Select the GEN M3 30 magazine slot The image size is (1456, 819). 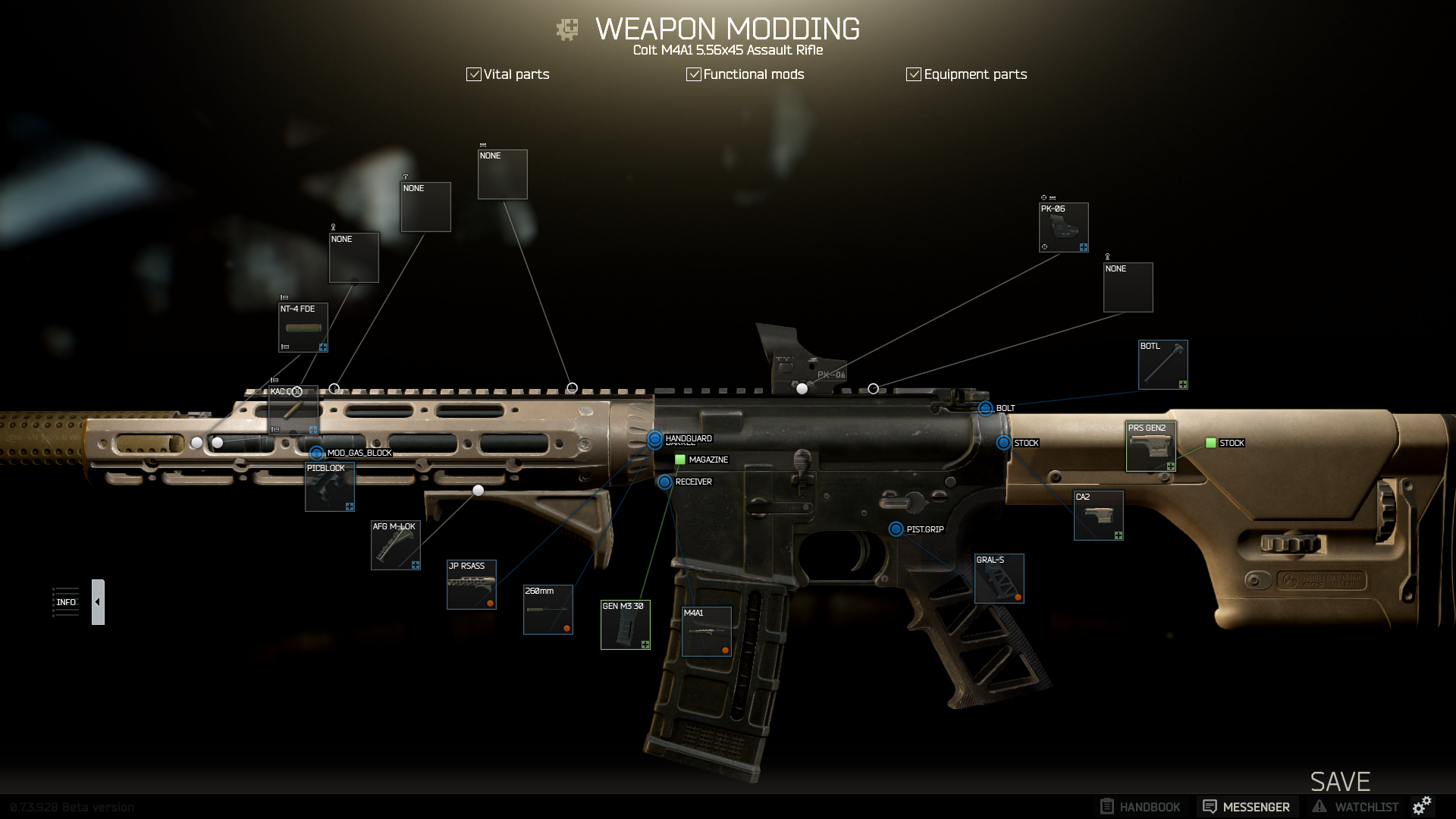(x=625, y=625)
